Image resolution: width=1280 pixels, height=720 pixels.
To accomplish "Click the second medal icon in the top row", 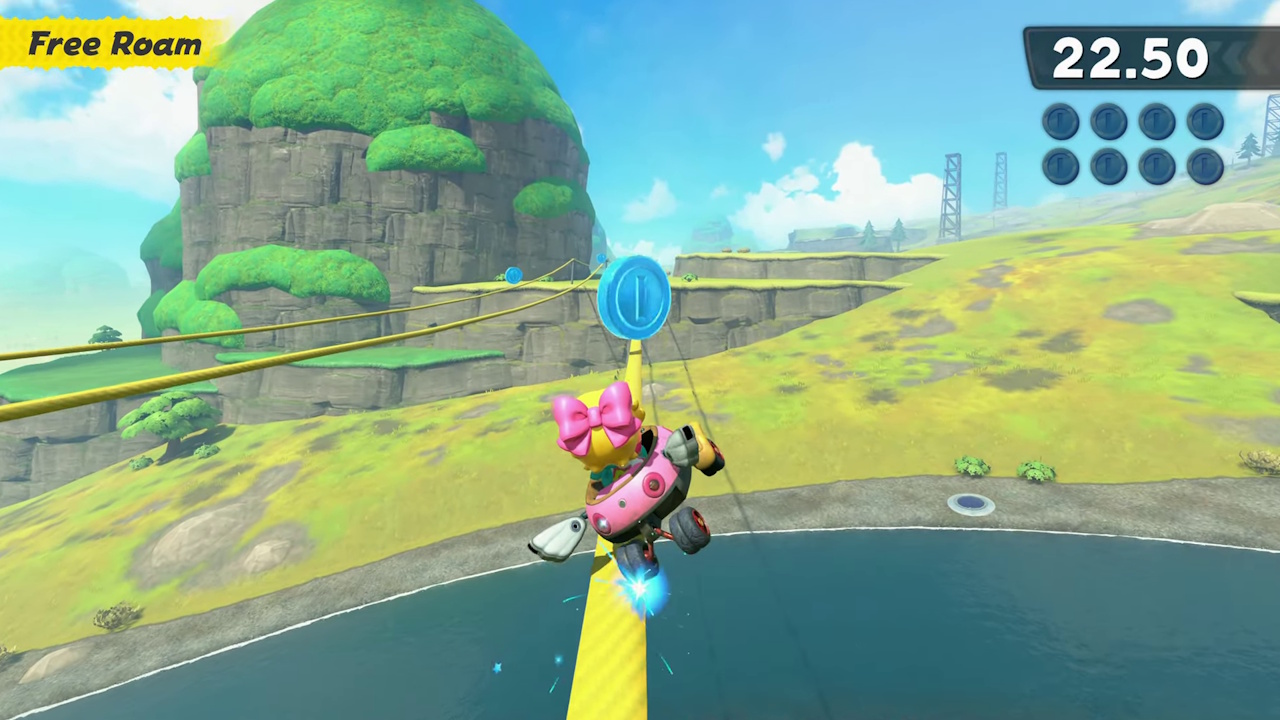I will pyautogui.click(x=1108, y=121).
